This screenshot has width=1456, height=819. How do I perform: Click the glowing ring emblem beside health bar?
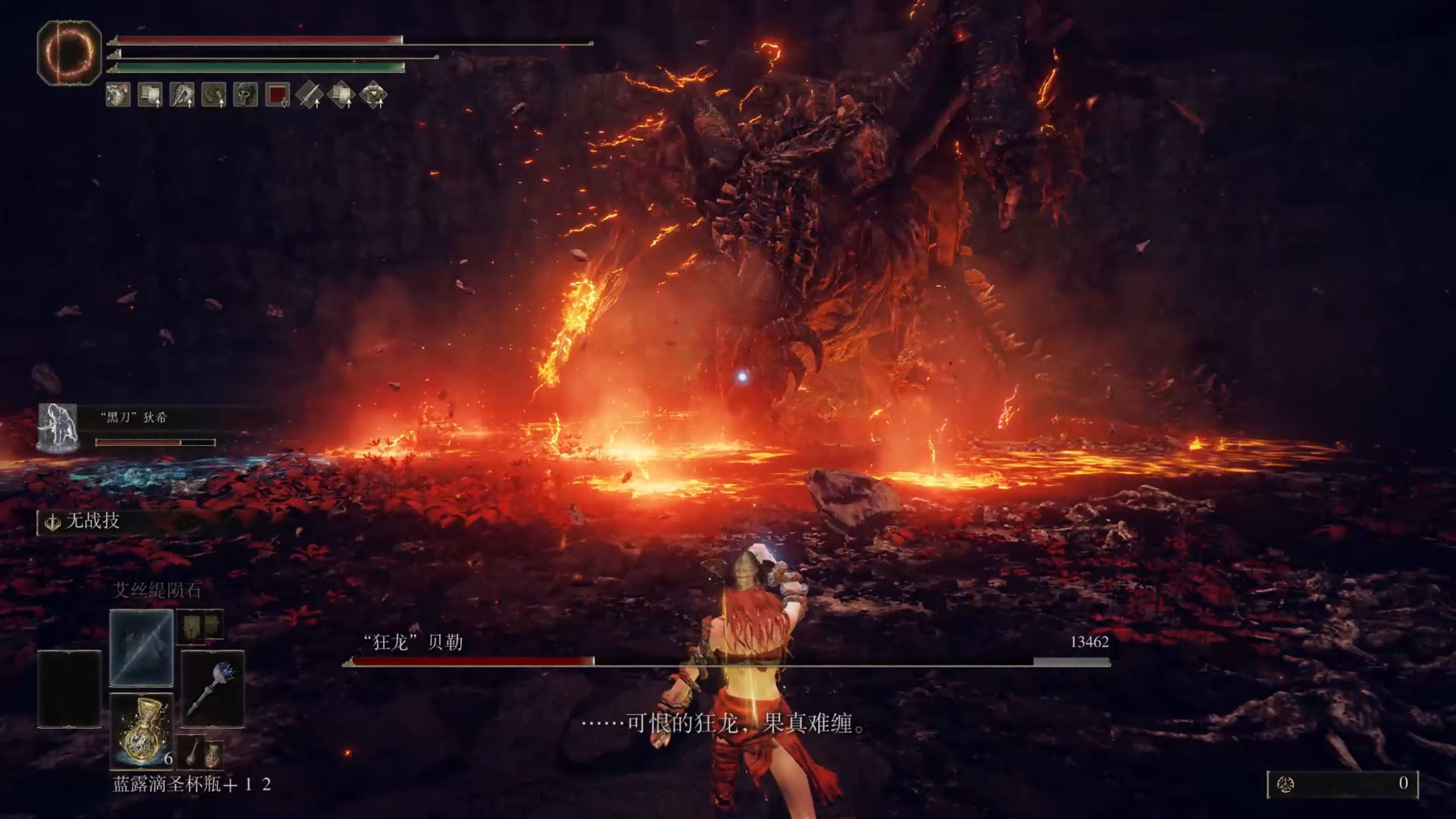69,53
